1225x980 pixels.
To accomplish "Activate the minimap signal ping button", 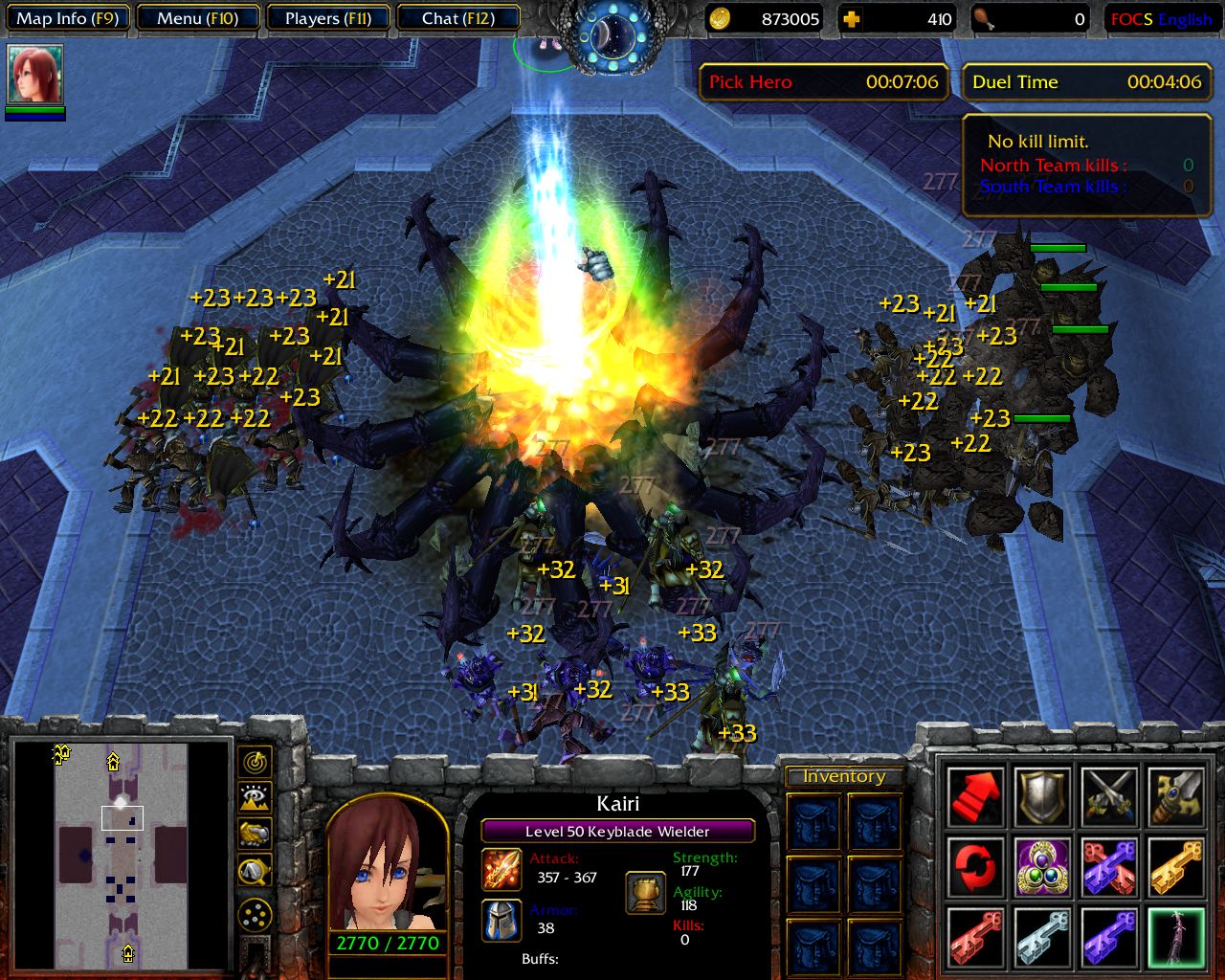I will [x=255, y=762].
